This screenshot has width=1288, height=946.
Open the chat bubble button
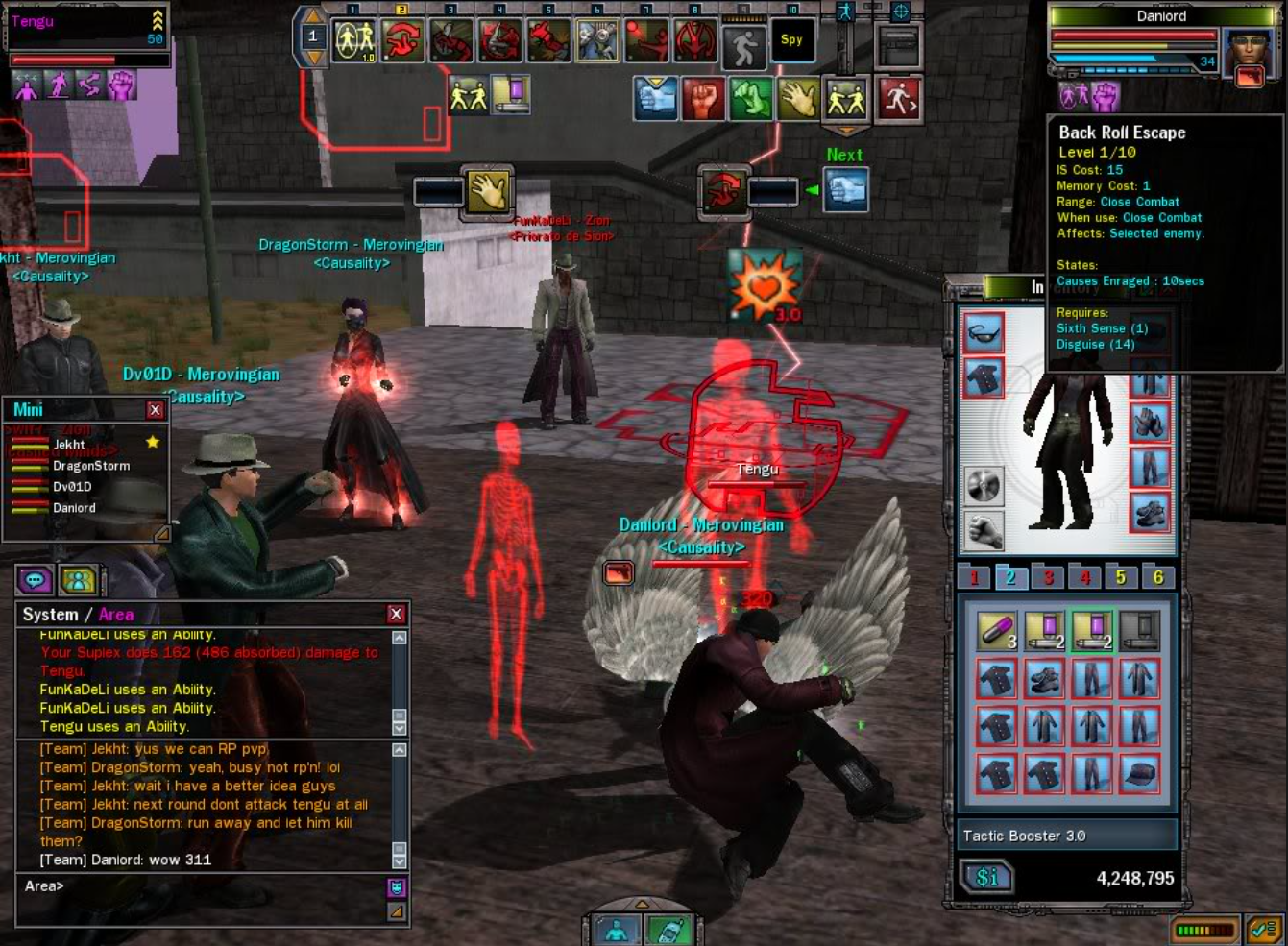tap(35, 580)
